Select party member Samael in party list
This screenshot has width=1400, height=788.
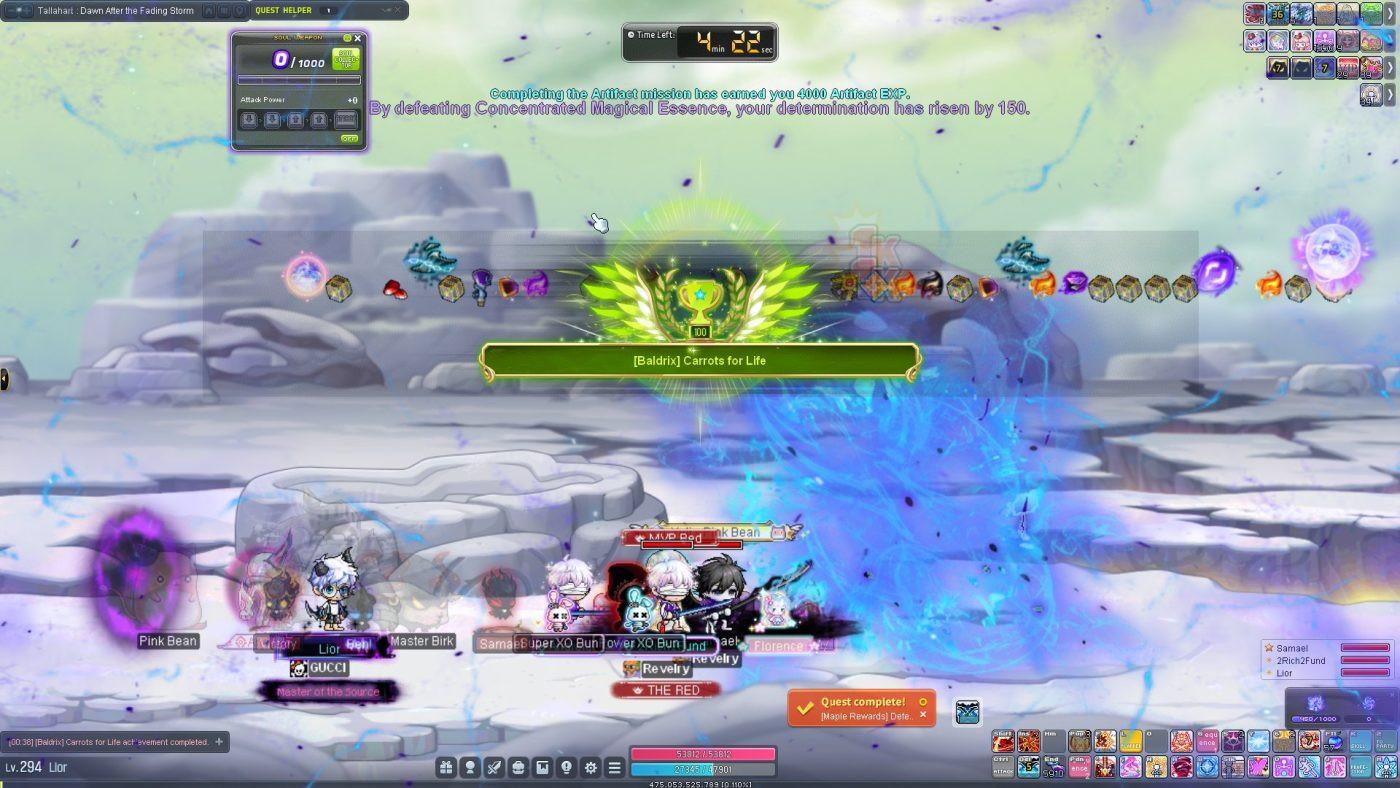[x=1298, y=648]
